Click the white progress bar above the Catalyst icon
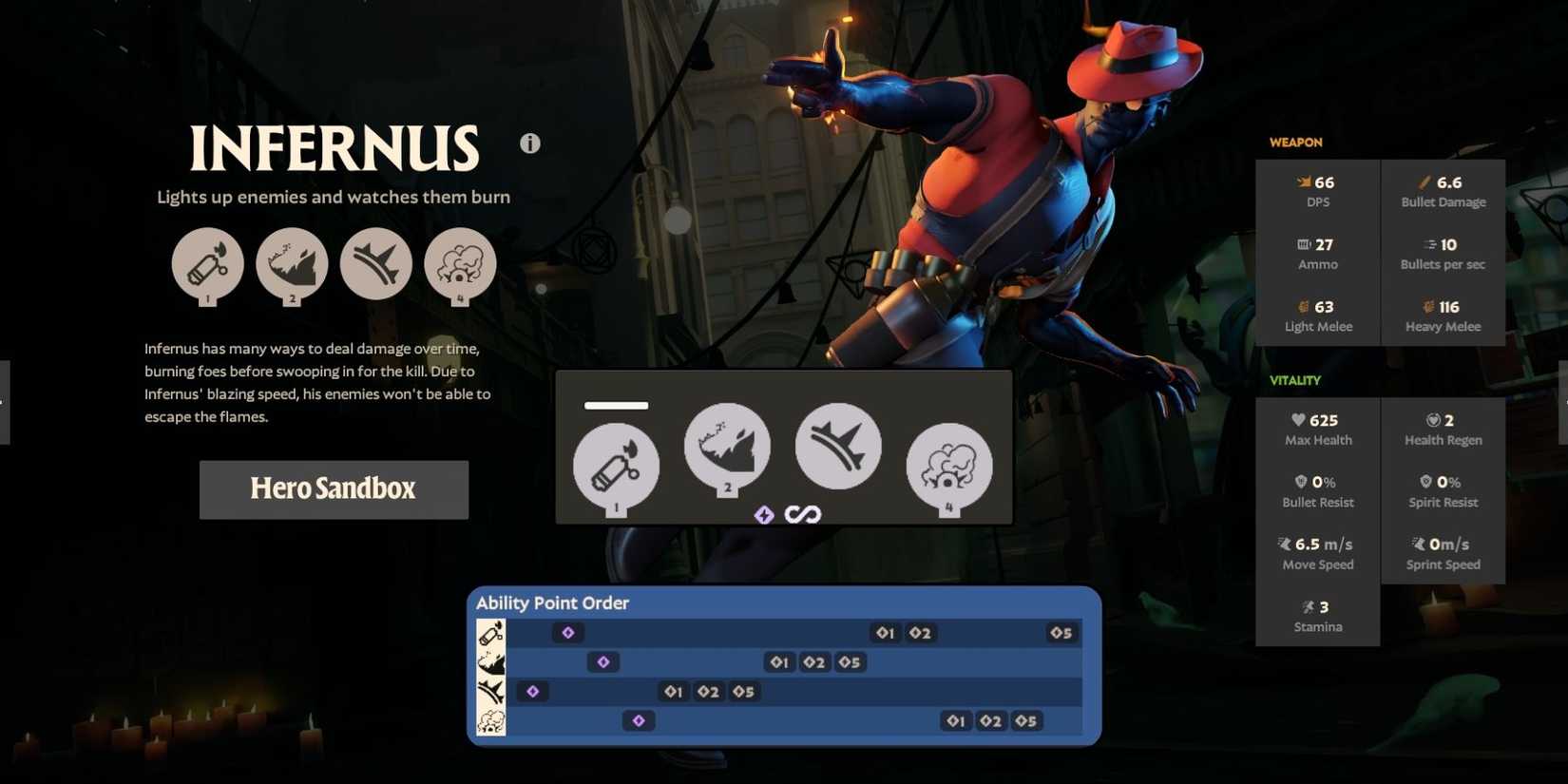 pyautogui.click(x=615, y=405)
